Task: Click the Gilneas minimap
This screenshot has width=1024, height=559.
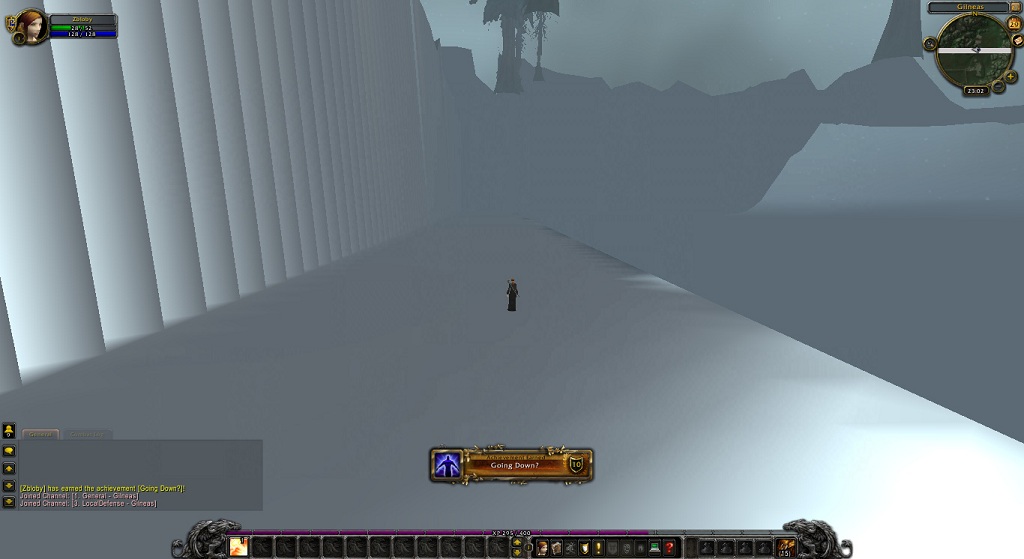Action: [x=974, y=50]
